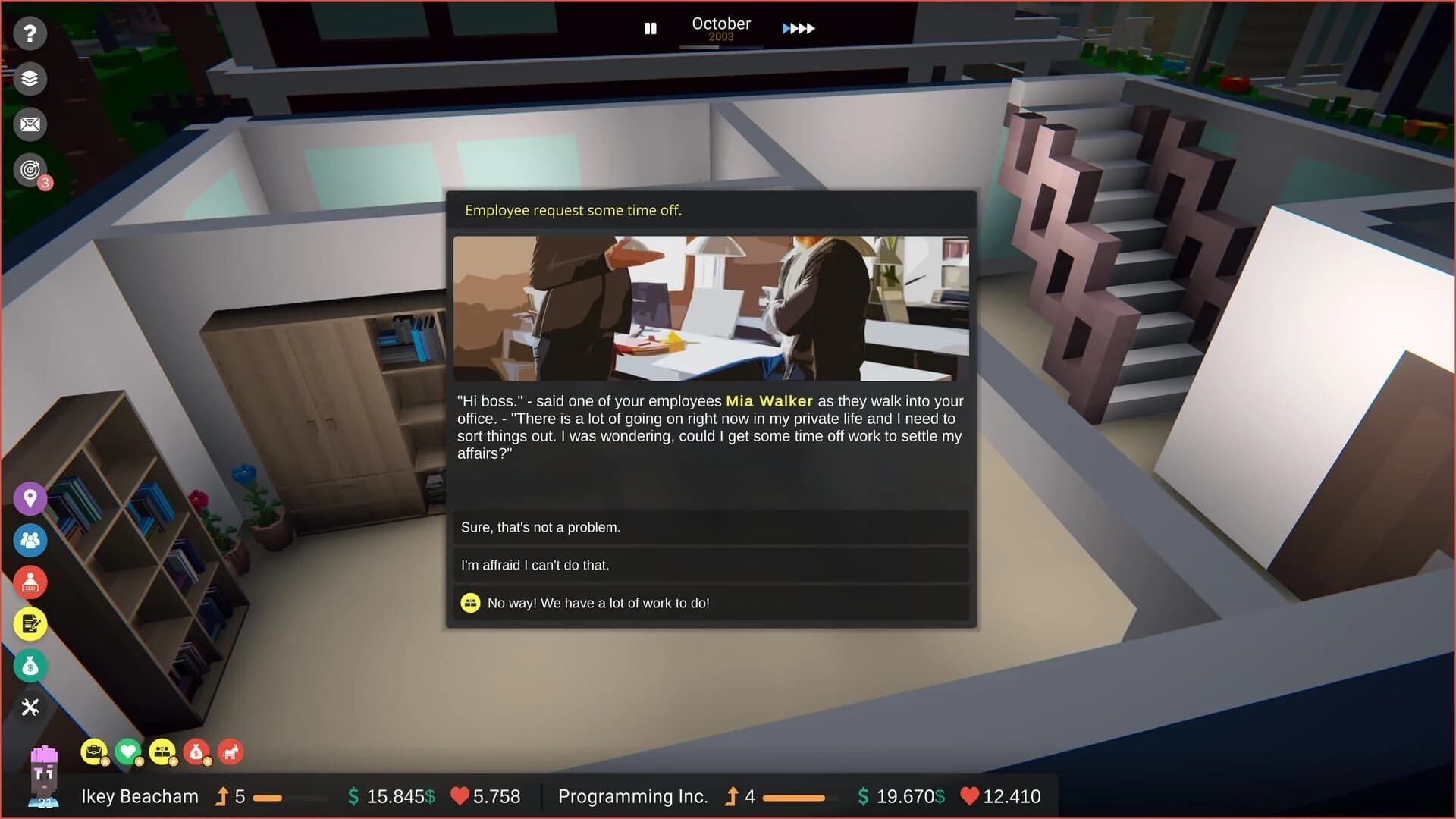Select the floor layers tool
Screen dimensions: 1456x819
tap(30, 79)
